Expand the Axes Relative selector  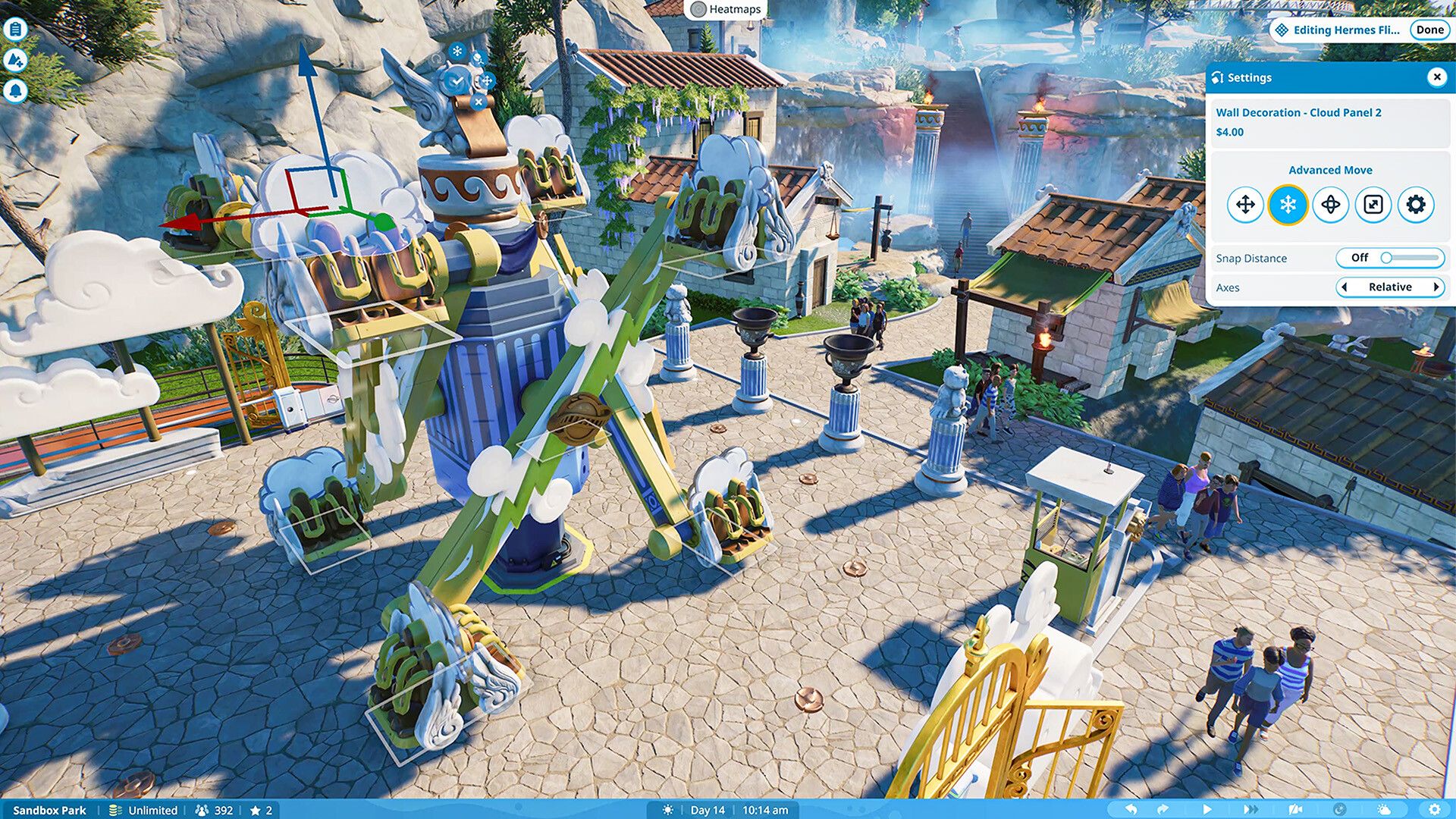point(1390,287)
